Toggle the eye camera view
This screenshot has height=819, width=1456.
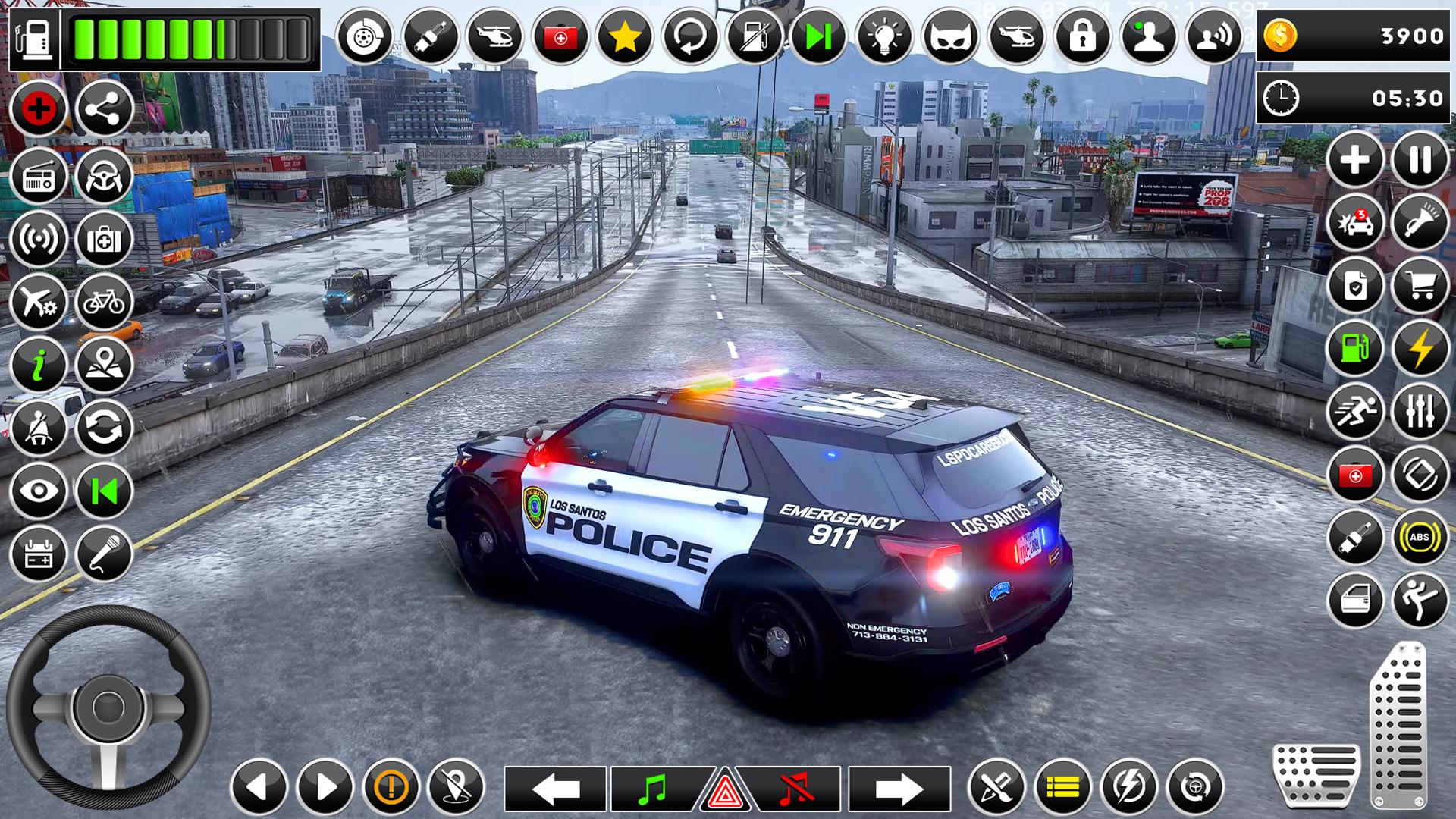[x=39, y=491]
